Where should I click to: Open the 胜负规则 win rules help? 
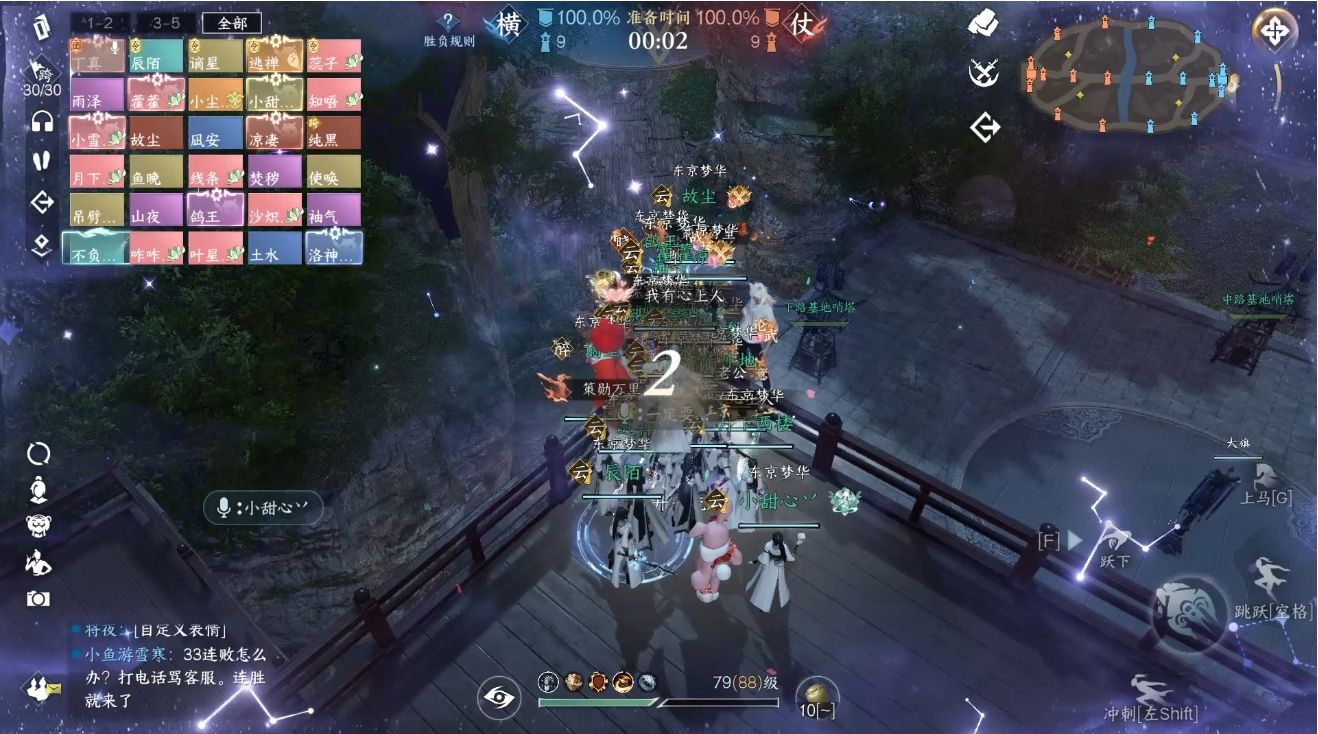(x=449, y=29)
